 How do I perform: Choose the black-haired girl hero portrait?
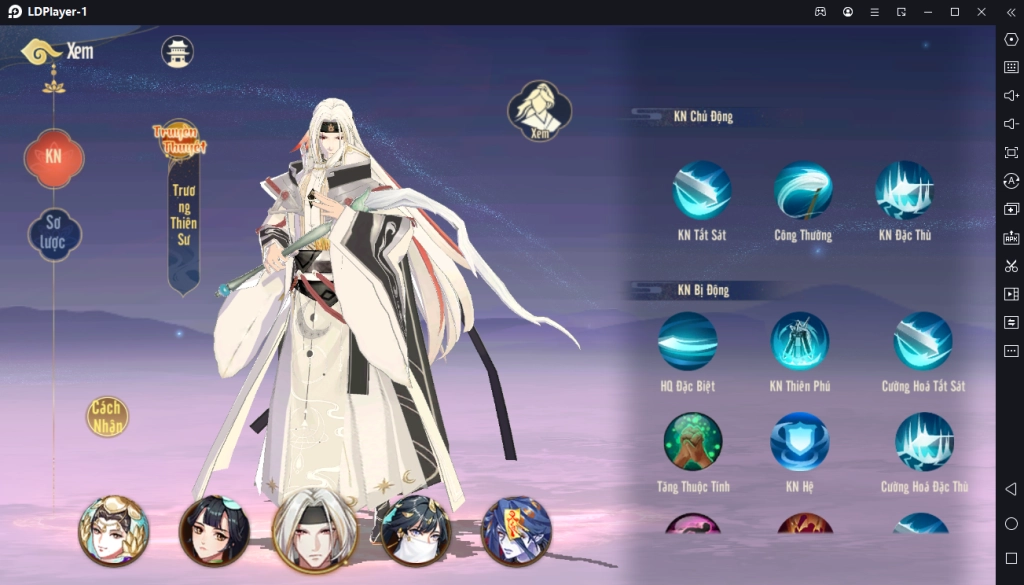coord(214,530)
